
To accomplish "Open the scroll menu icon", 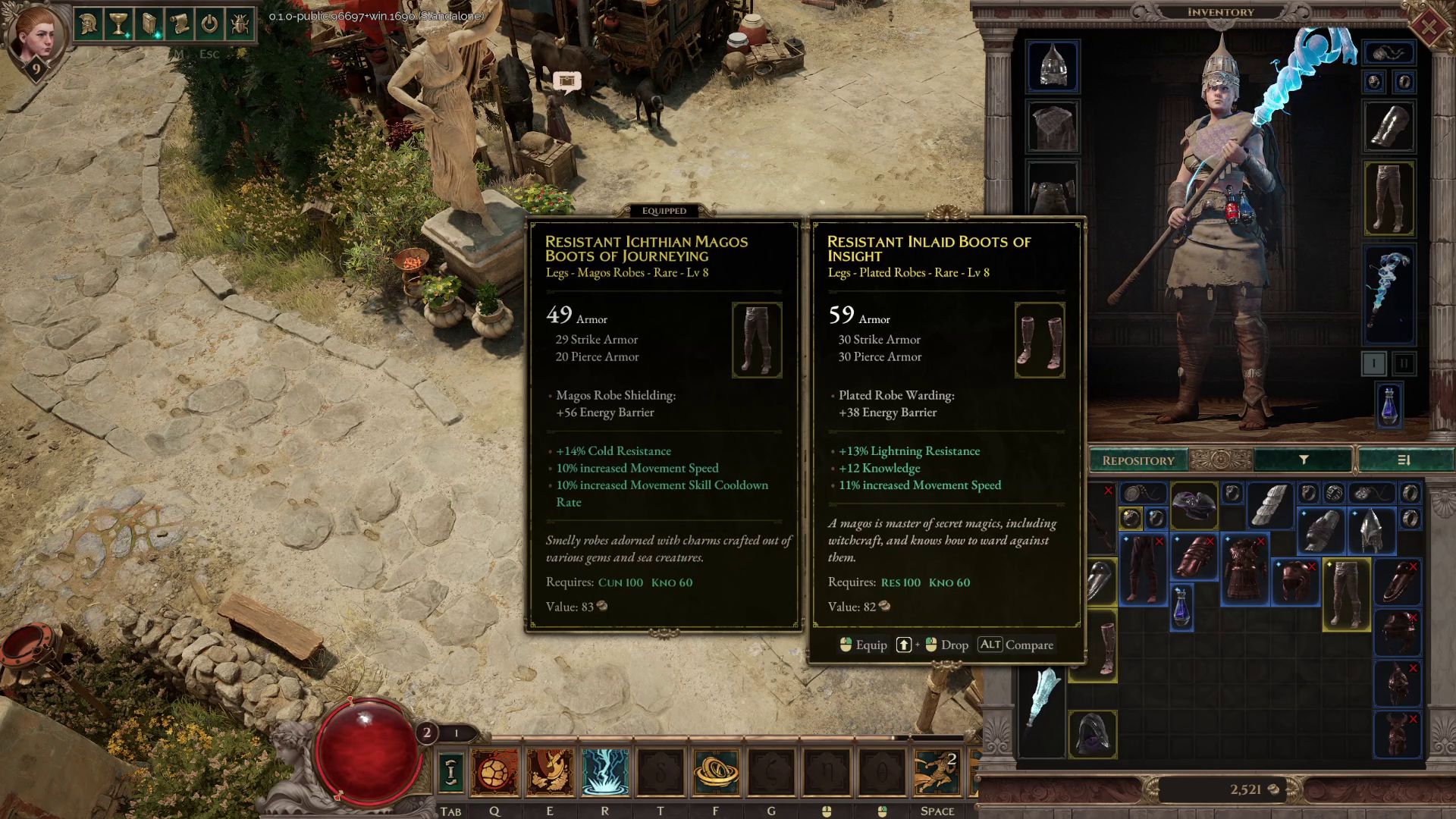I will 180,24.
